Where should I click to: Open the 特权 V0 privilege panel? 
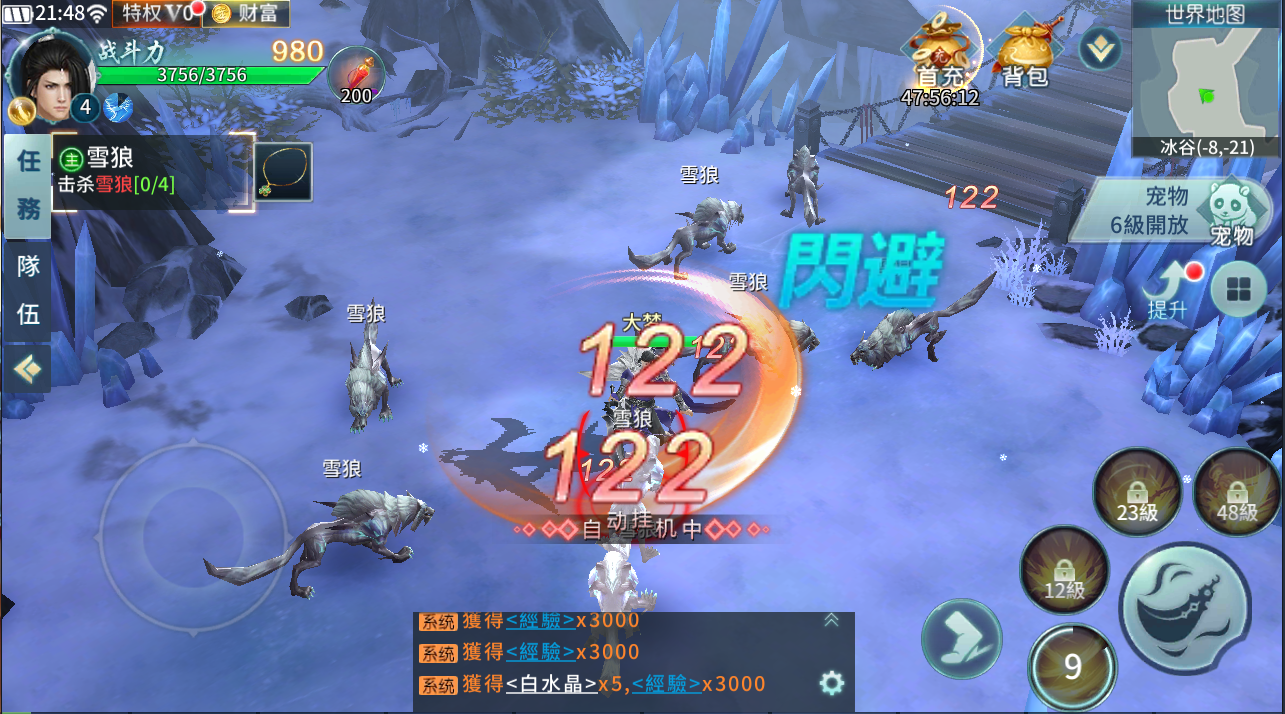(x=158, y=13)
